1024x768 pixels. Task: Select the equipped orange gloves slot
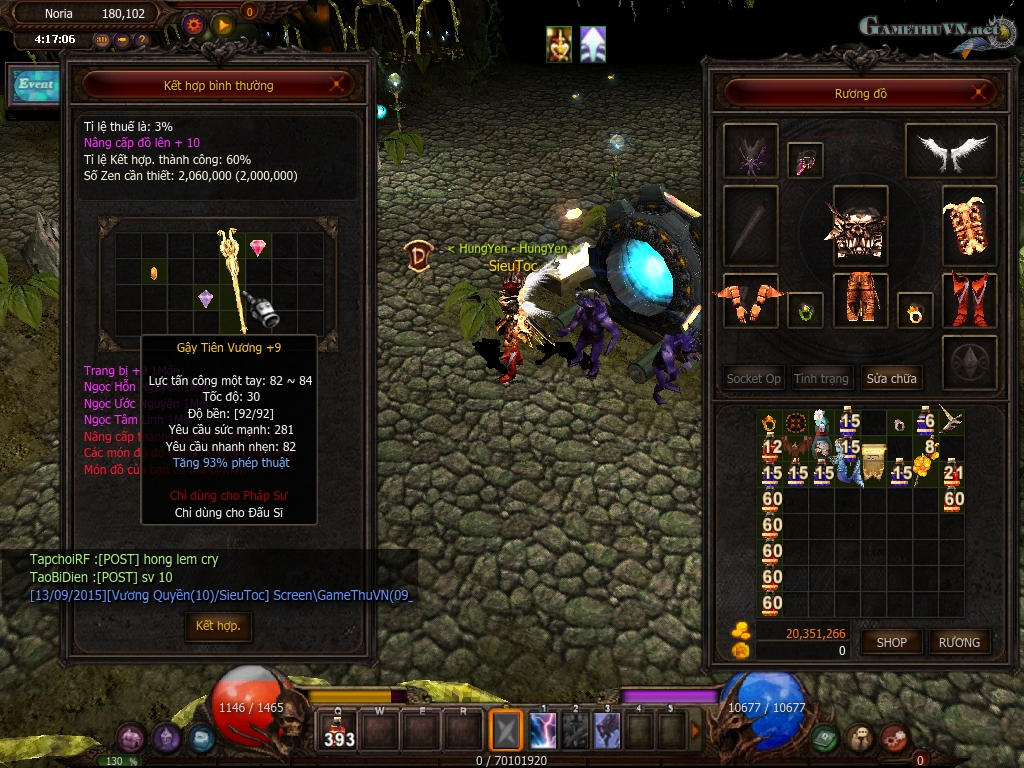click(x=749, y=300)
